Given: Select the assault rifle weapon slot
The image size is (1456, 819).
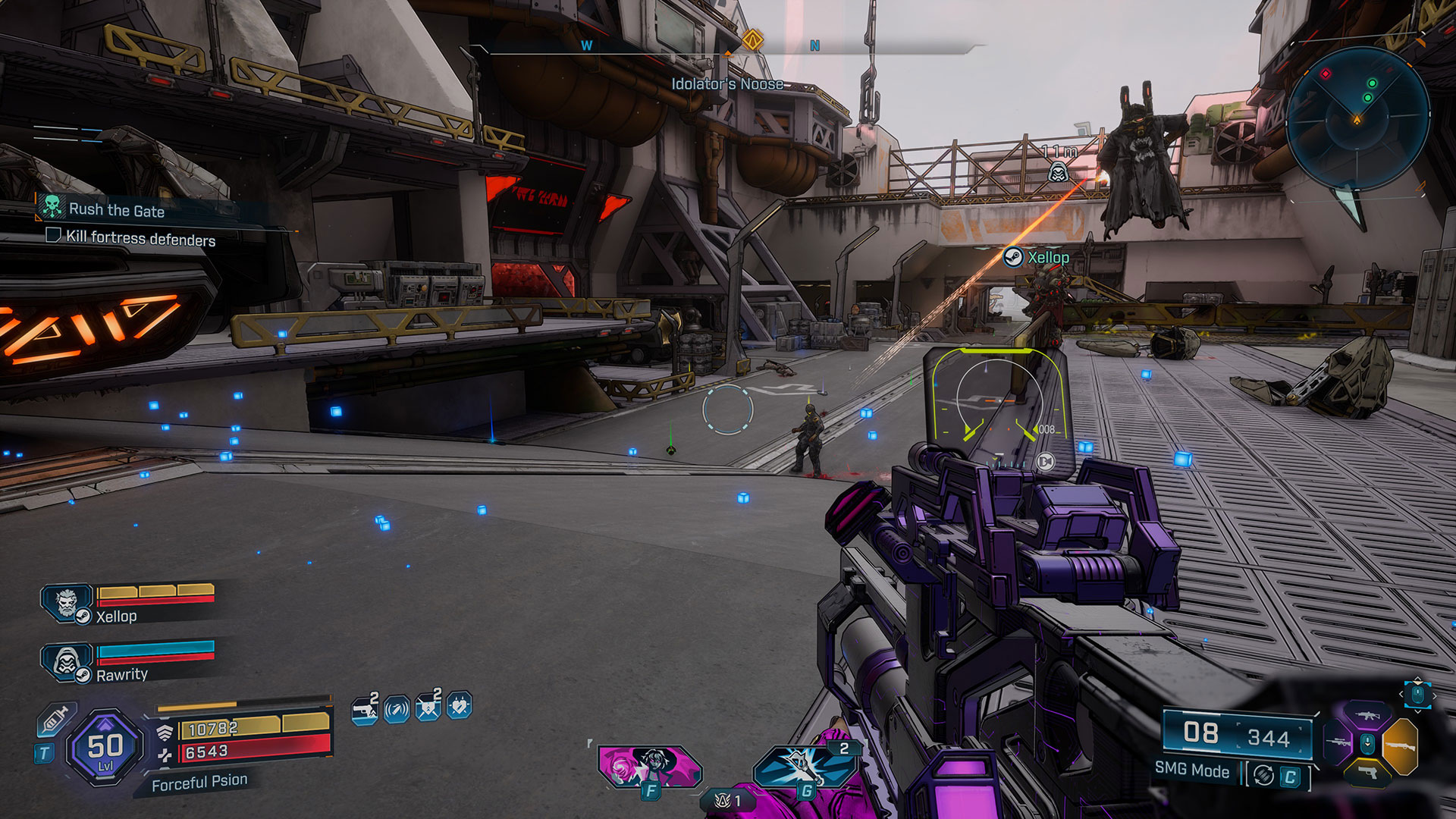Looking at the screenshot, I should coord(1367,715).
